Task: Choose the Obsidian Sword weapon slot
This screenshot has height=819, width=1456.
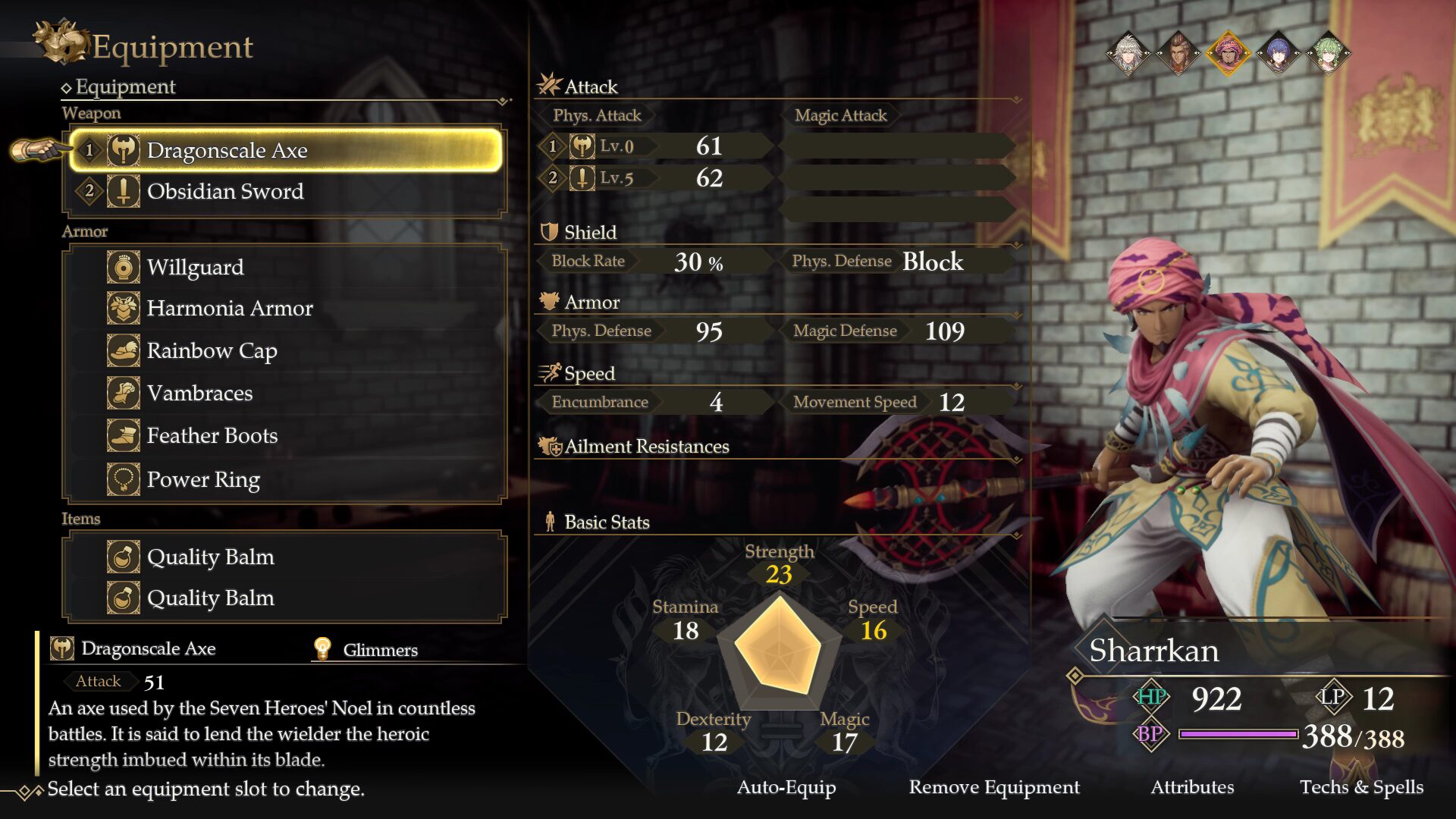Action: (285, 191)
